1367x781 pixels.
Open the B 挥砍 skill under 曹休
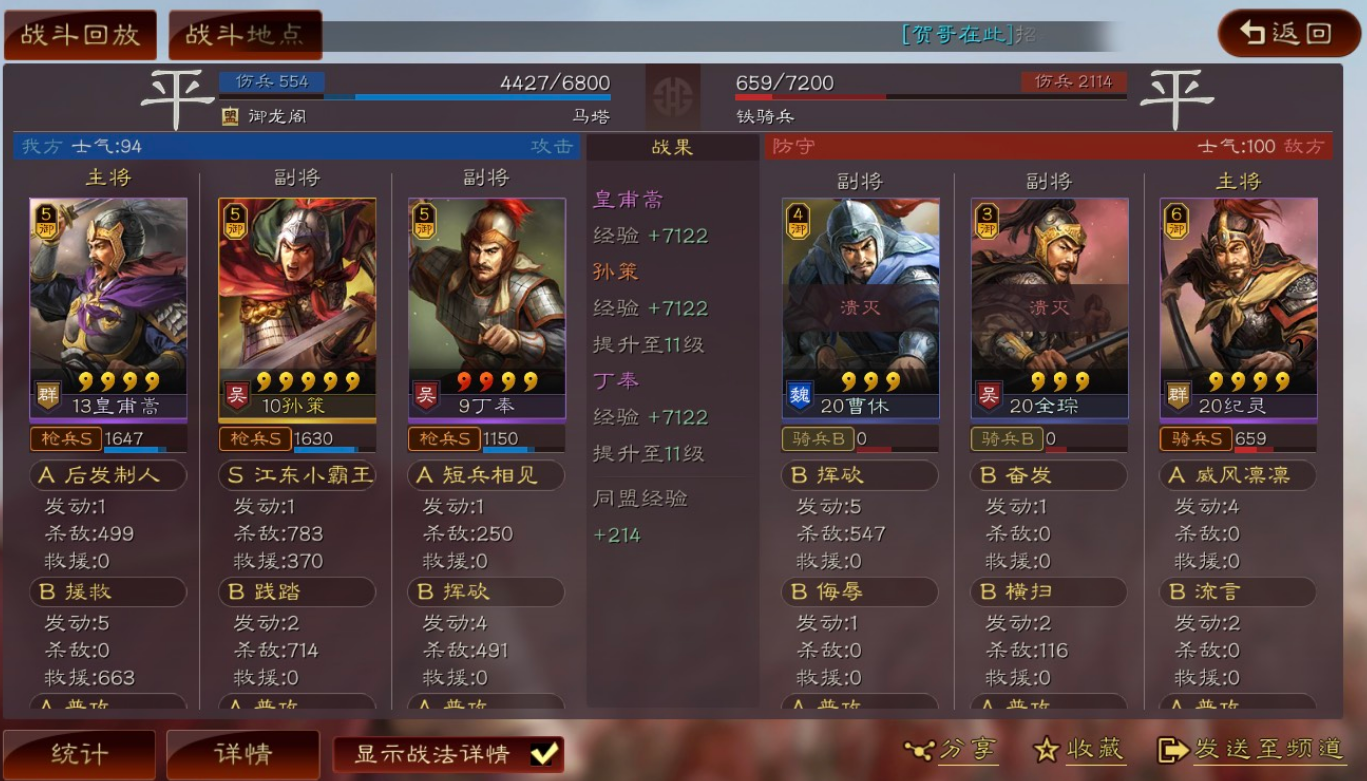click(858, 475)
